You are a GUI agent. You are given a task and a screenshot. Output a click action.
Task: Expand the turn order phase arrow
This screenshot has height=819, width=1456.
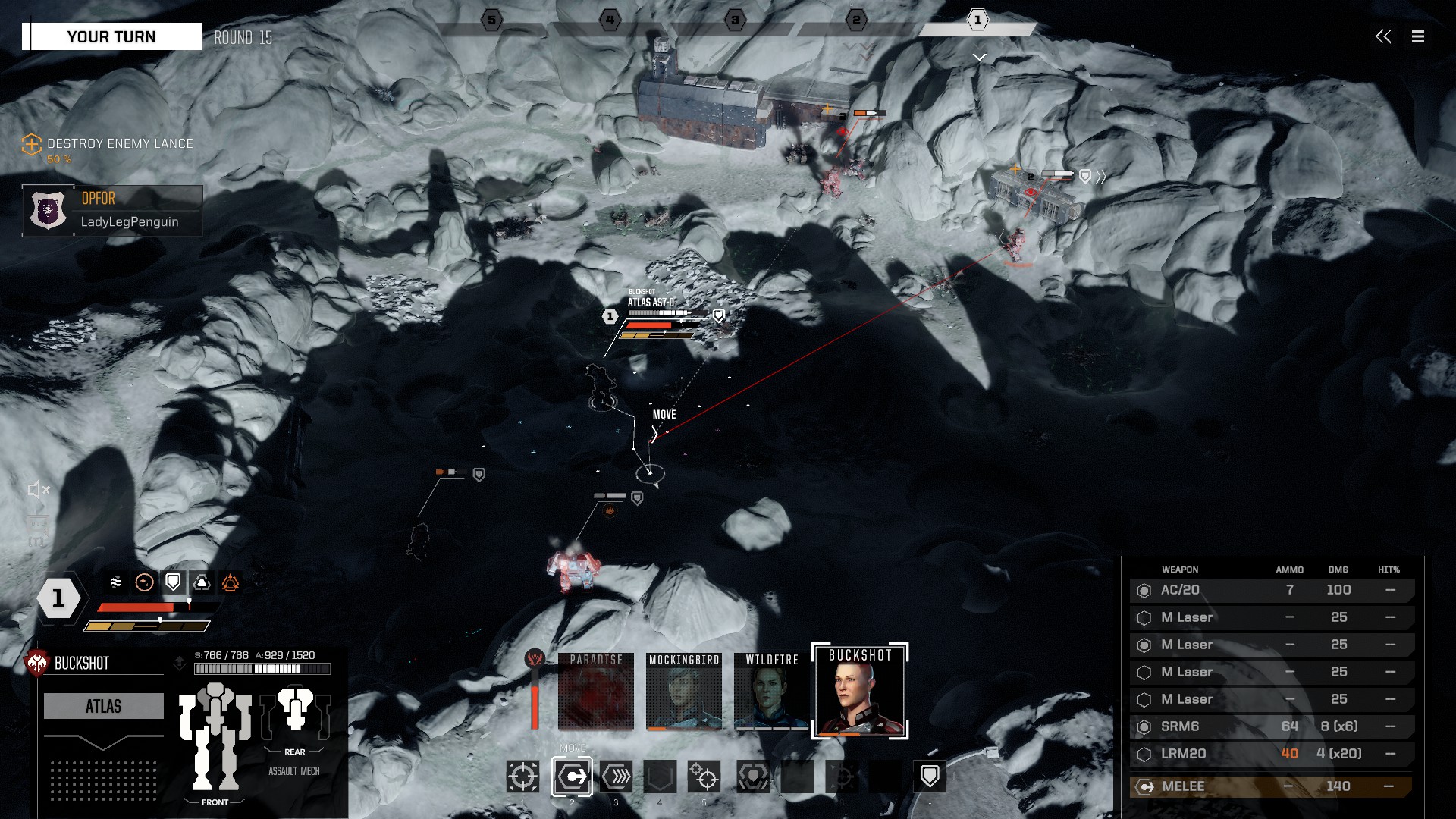979,58
